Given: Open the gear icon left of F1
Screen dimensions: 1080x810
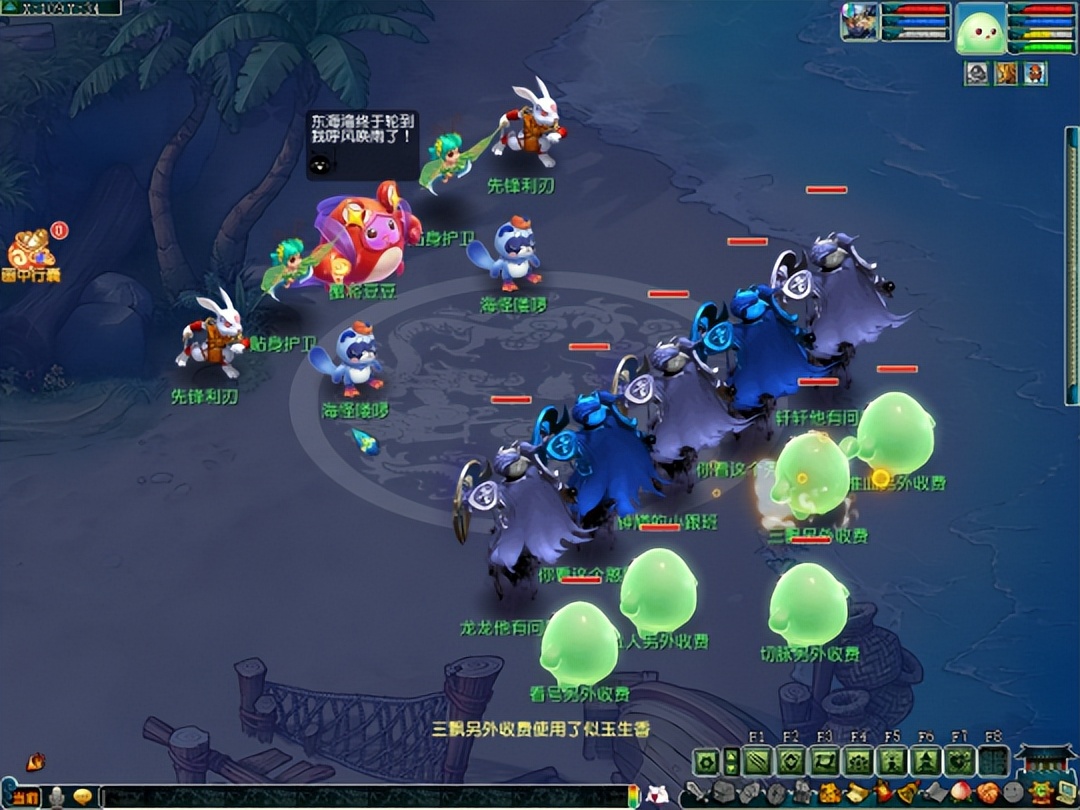Looking at the screenshot, I should click(706, 762).
